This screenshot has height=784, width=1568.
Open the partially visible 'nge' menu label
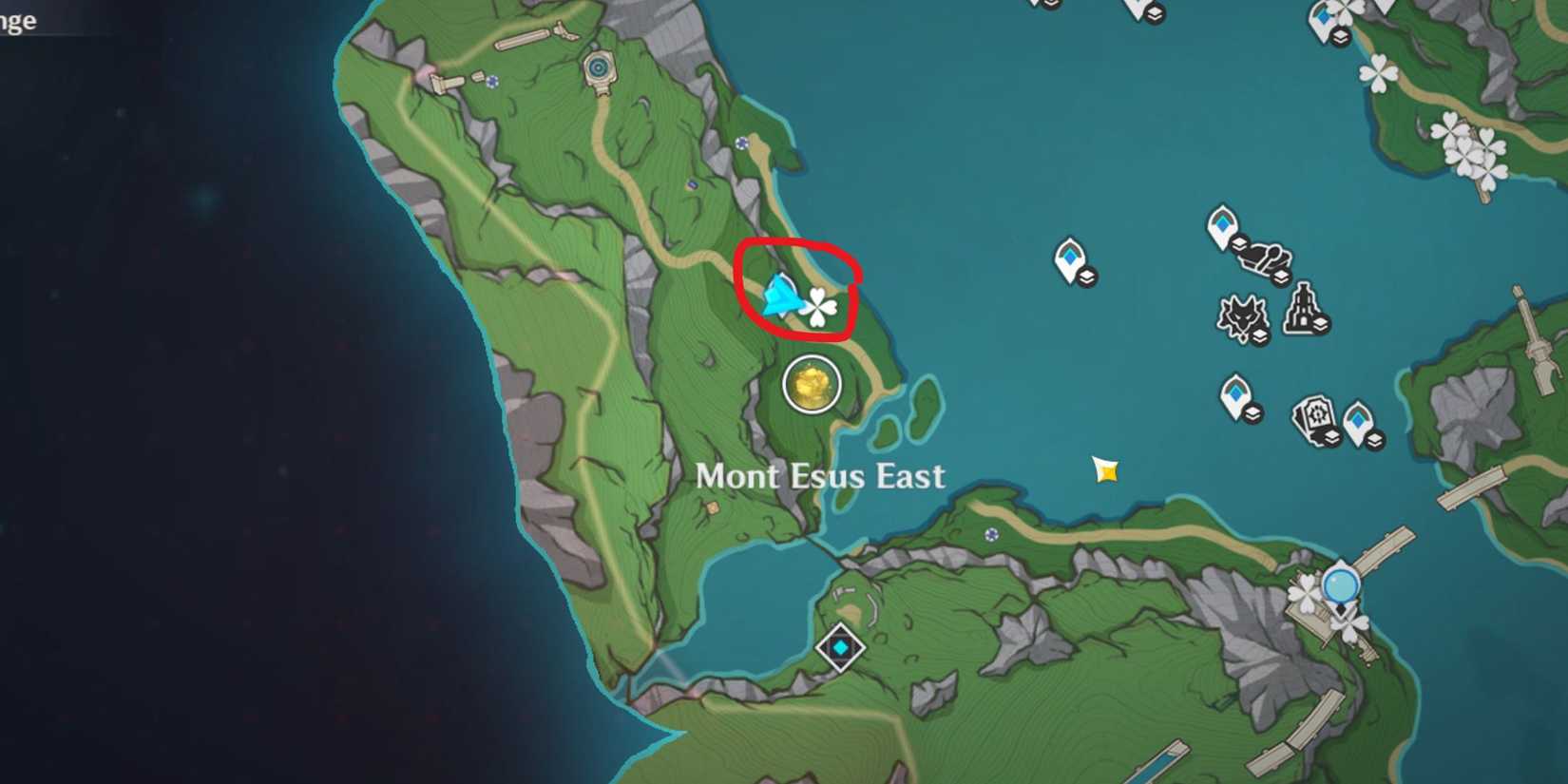tap(17, 21)
